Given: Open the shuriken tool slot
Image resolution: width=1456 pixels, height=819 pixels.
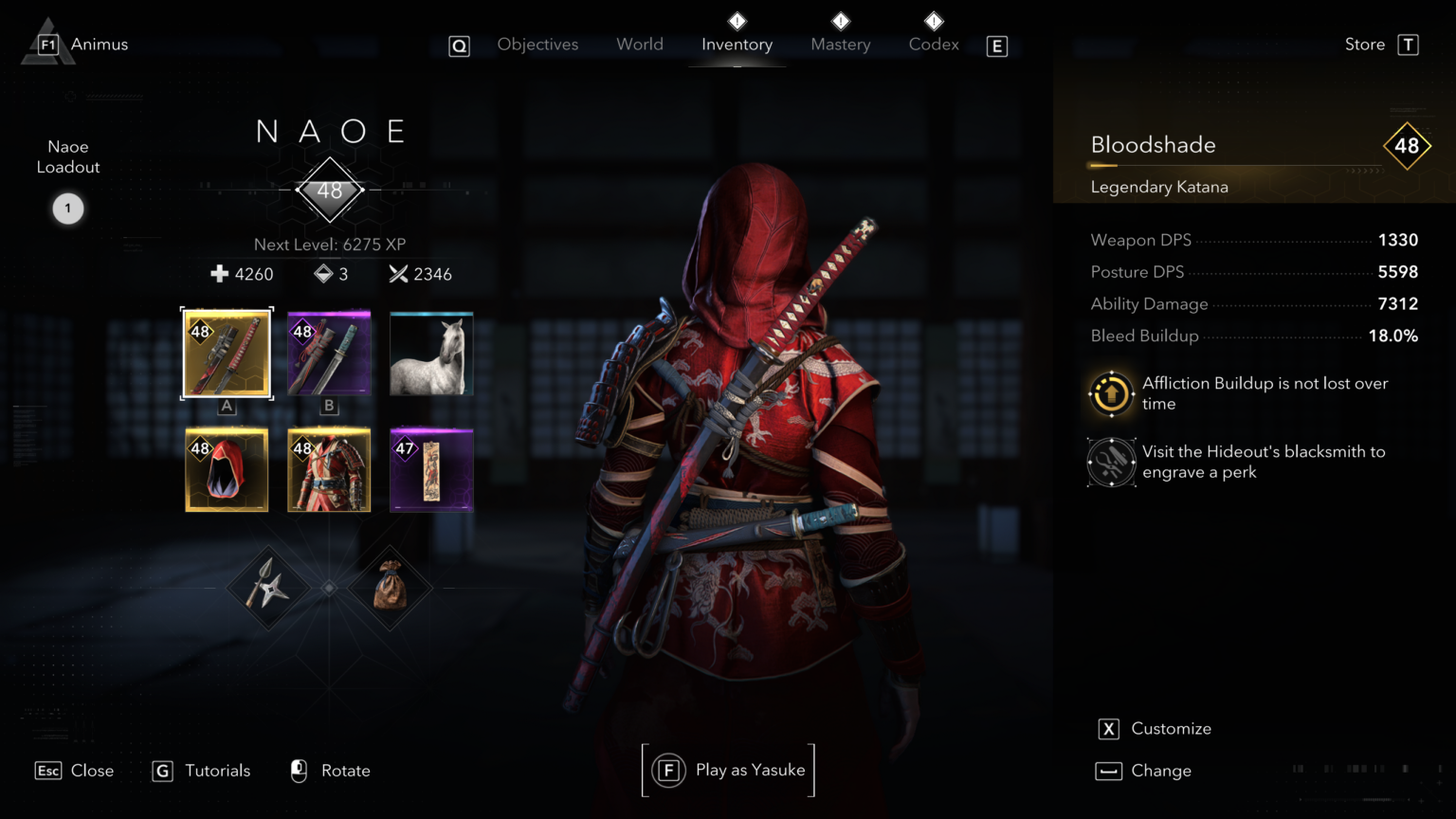Looking at the screenshot, I should (268, 588).
